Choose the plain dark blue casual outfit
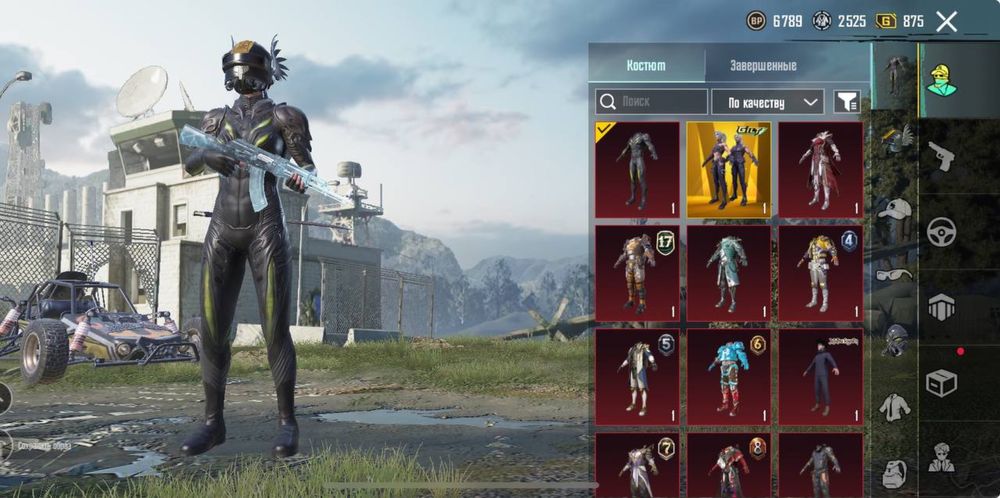This screenshot has width=1000, height=498. point(820,376)
